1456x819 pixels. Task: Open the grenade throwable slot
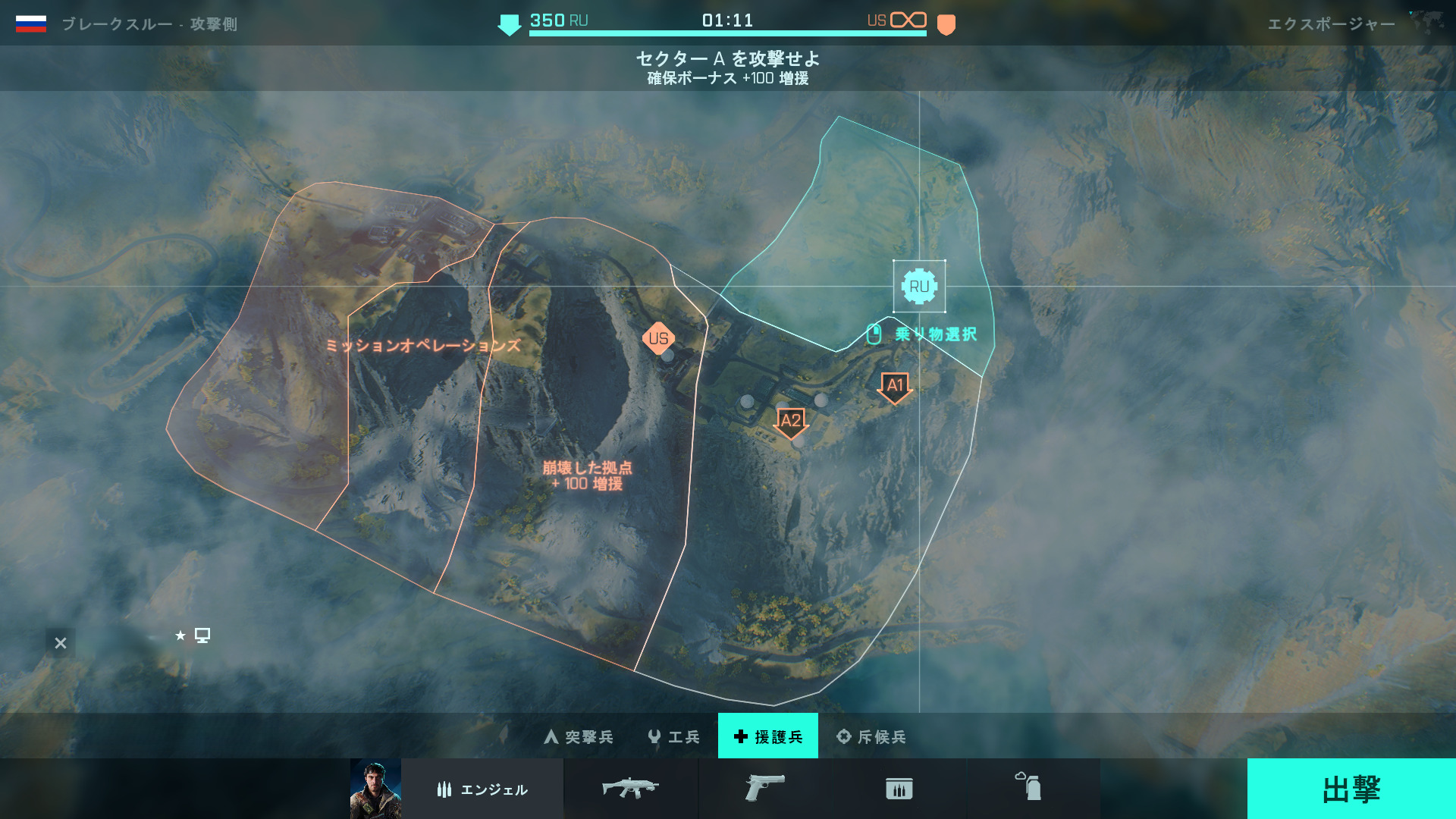point(1029,788)
